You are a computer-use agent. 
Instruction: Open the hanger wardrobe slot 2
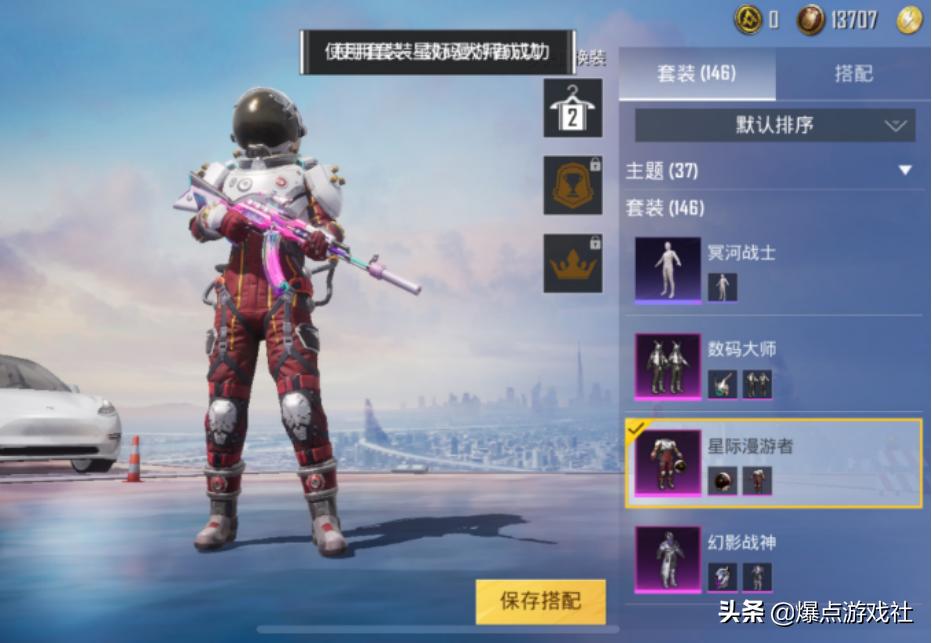tap(573, 108)
